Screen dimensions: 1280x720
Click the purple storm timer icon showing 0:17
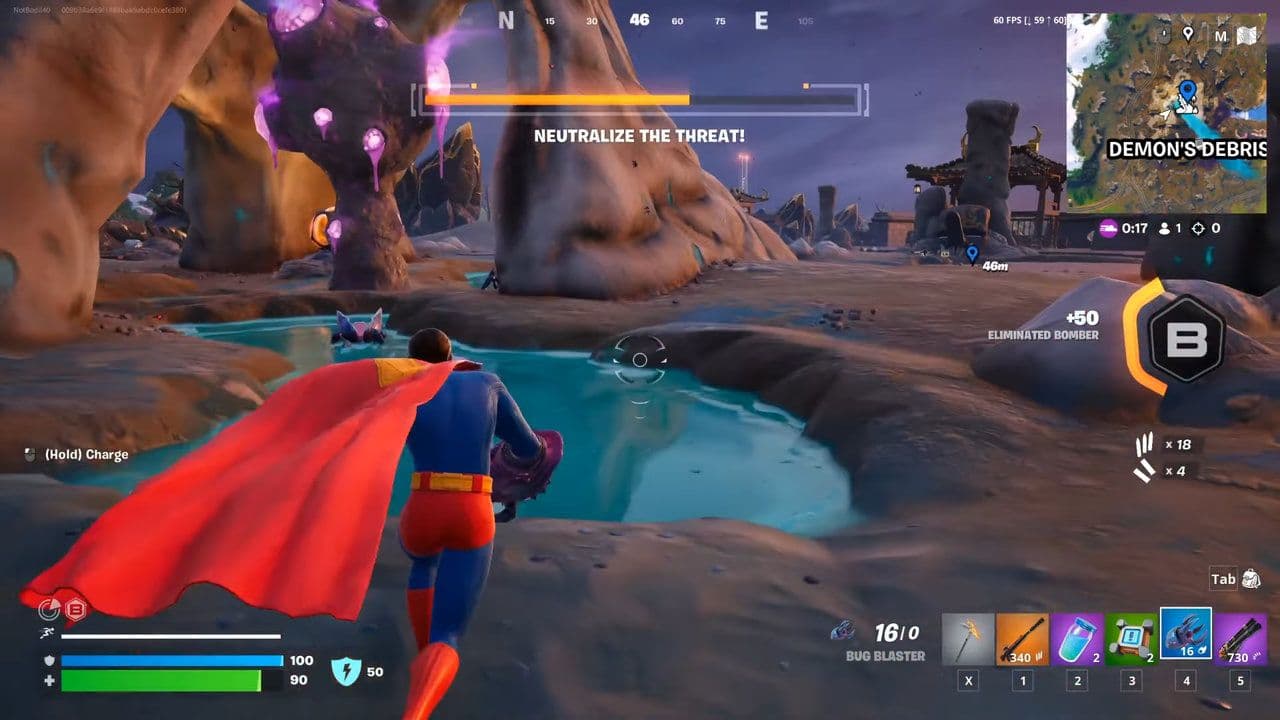coord(1107,229)
